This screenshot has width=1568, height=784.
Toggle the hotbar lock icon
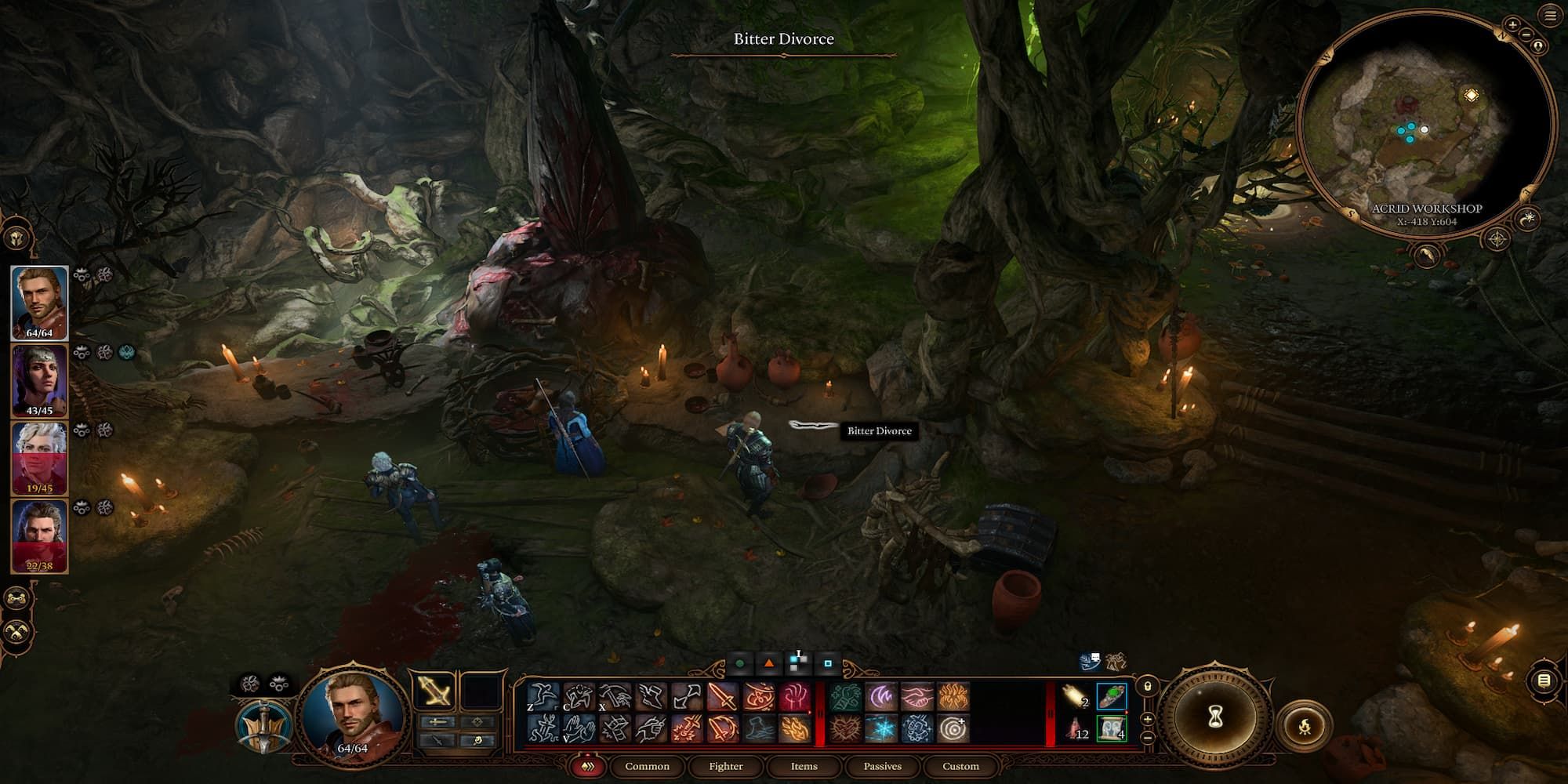click(x=1147, y=687)
